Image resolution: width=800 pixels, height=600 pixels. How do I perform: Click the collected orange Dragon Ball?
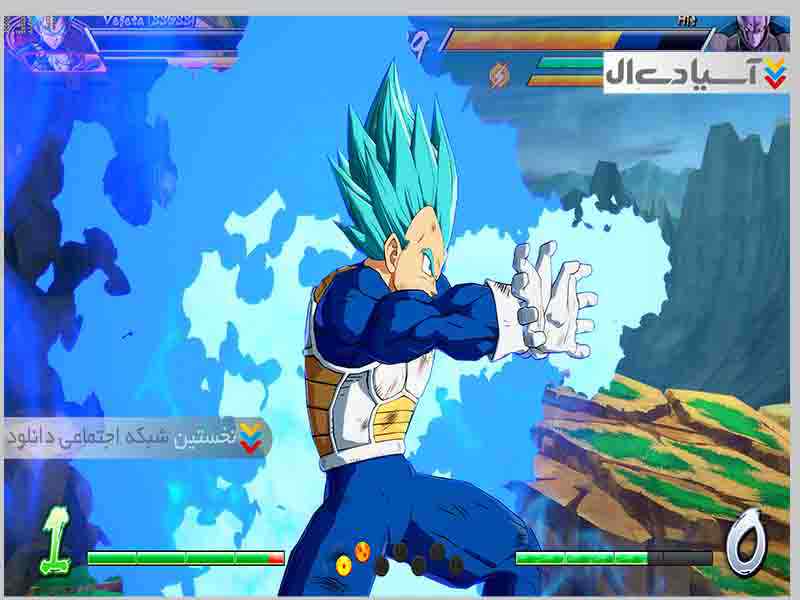(x=344, y=564)
